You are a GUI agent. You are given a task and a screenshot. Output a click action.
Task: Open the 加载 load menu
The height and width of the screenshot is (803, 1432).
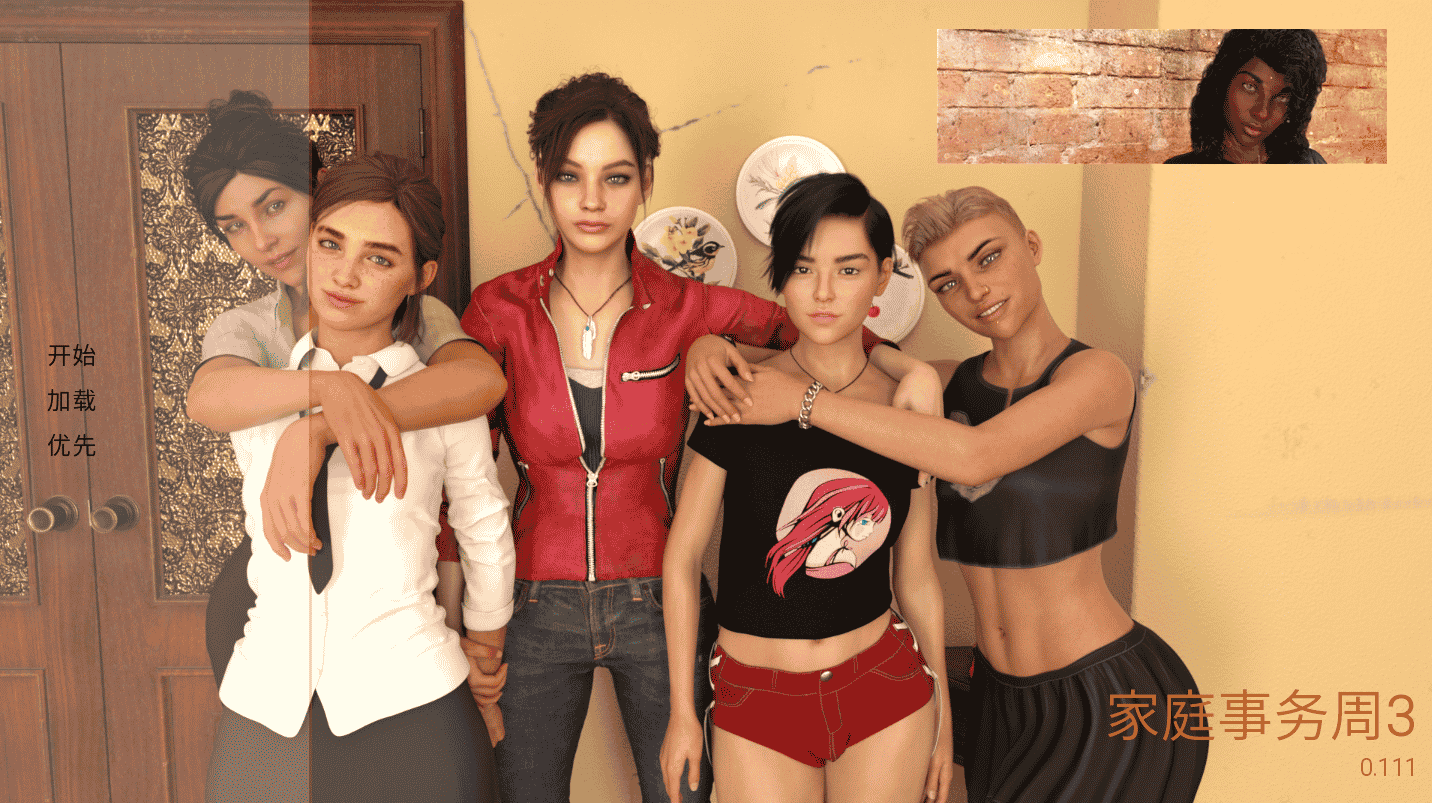coord(71,400)
